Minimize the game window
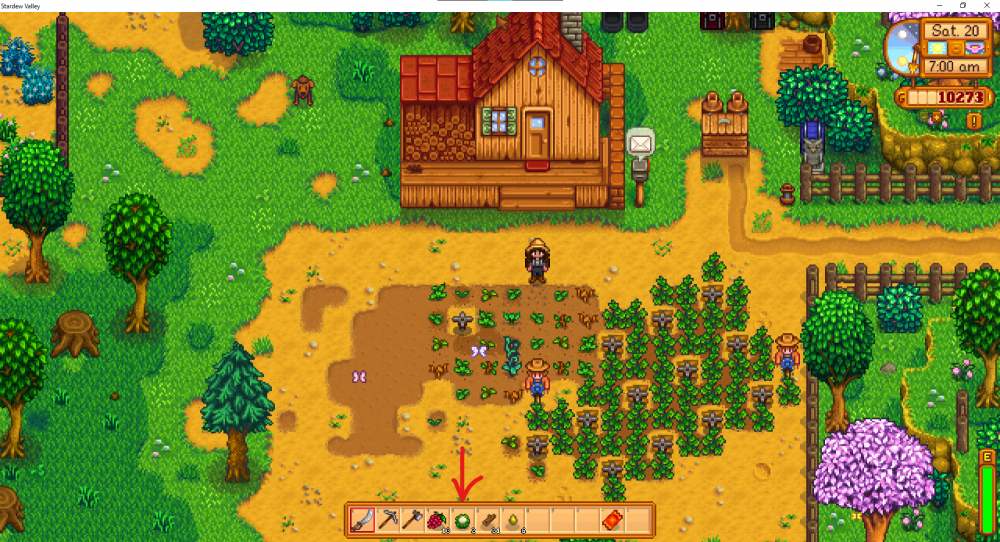The height and width of the screenshot is (542, 1000). [939, 5]
